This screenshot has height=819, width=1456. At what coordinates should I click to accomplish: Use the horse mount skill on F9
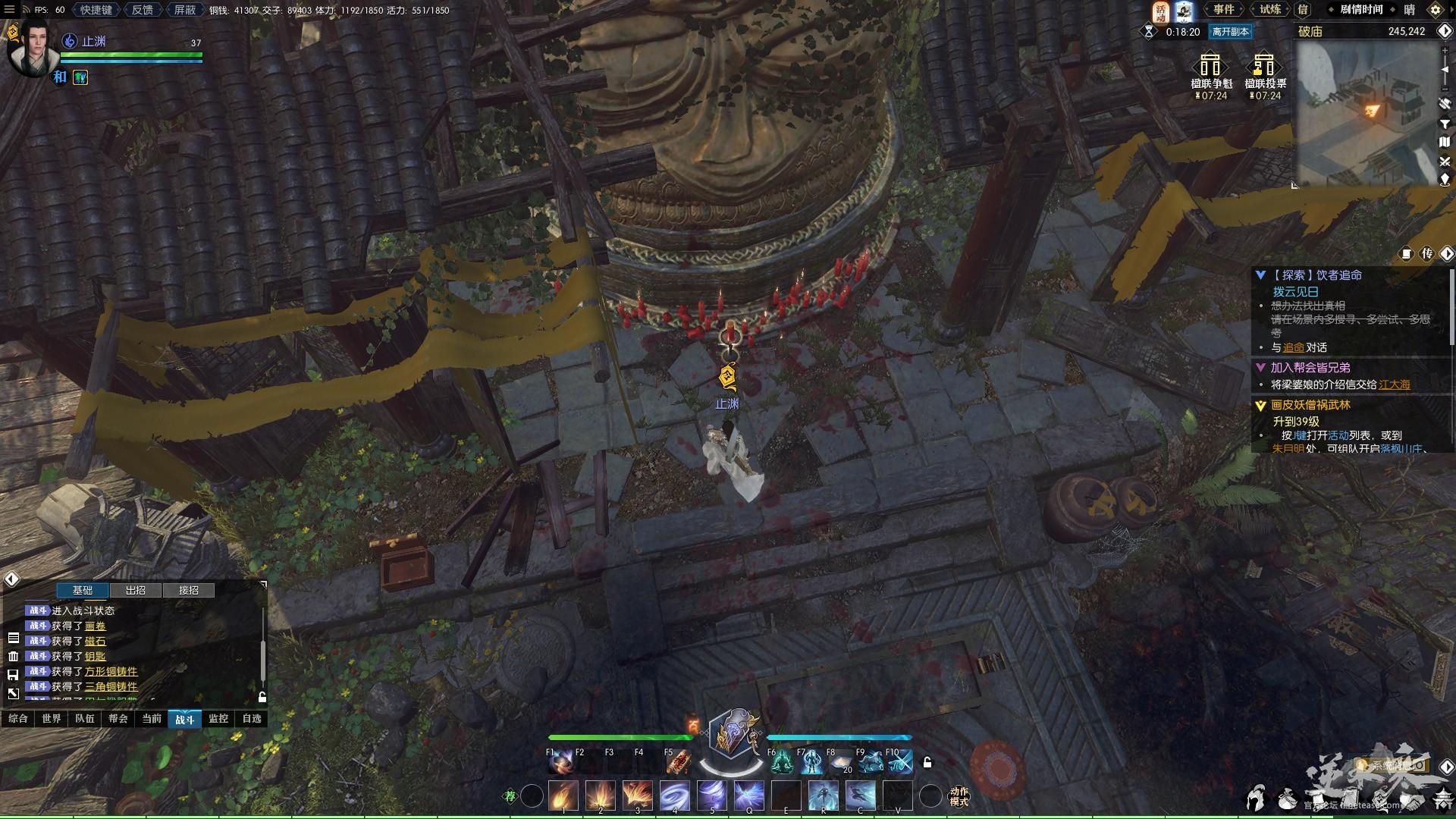[871, 762]
